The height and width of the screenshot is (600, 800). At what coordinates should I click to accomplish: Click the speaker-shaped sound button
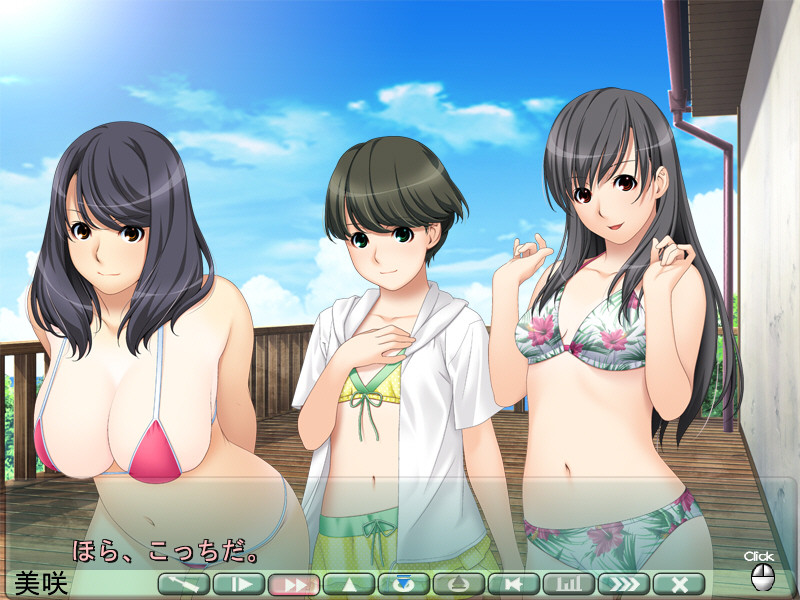click(x=514, y=584)
